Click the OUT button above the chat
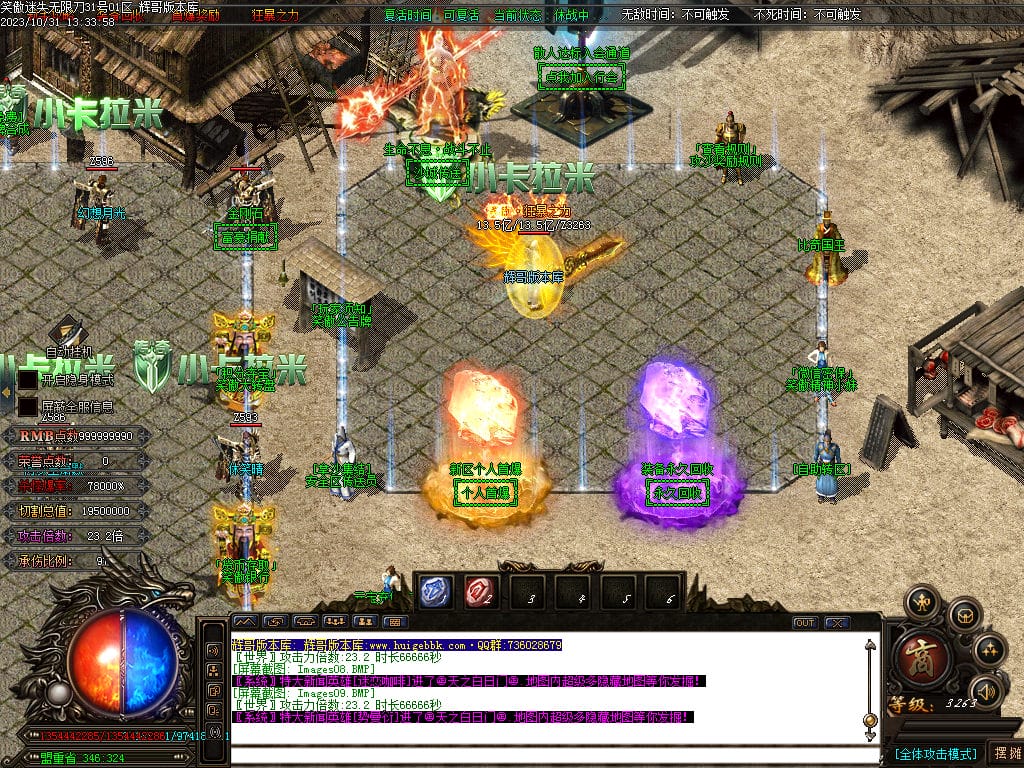Screen dimensions: 1024x768 click(x=804, y=622)
